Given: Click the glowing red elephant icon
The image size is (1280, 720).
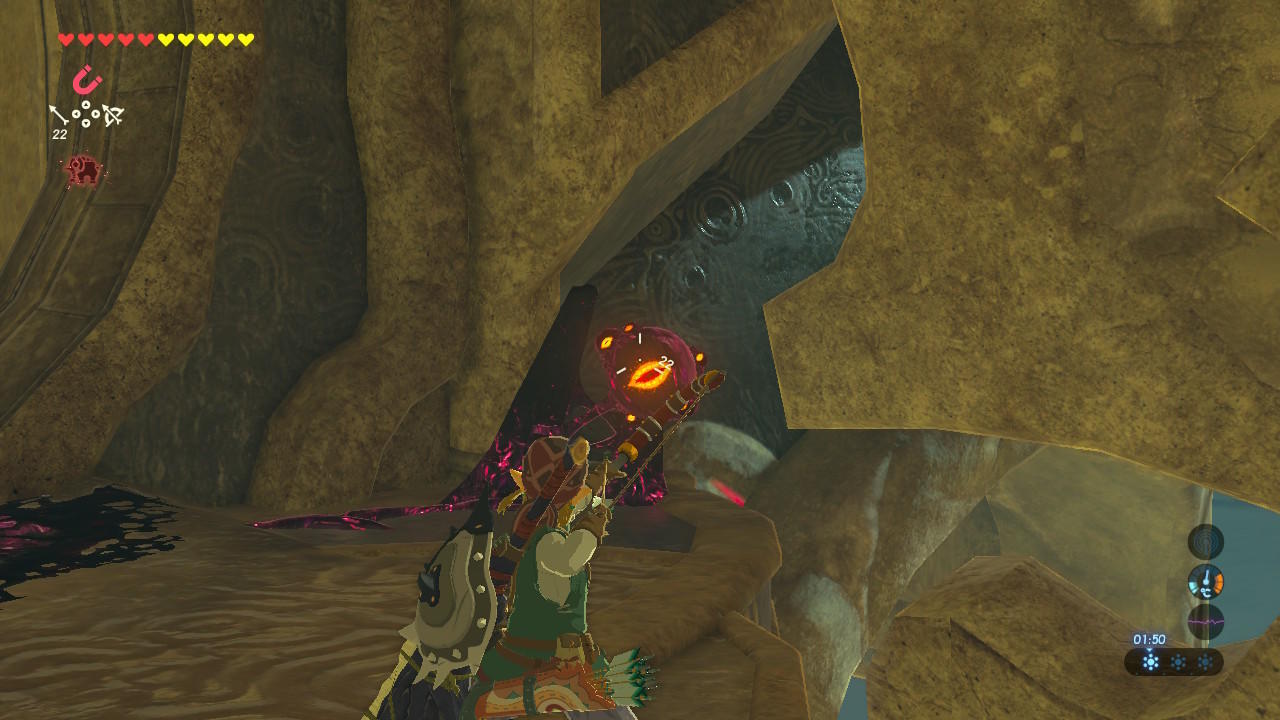Looking at the screenshot, I should (x=84, y=171).
